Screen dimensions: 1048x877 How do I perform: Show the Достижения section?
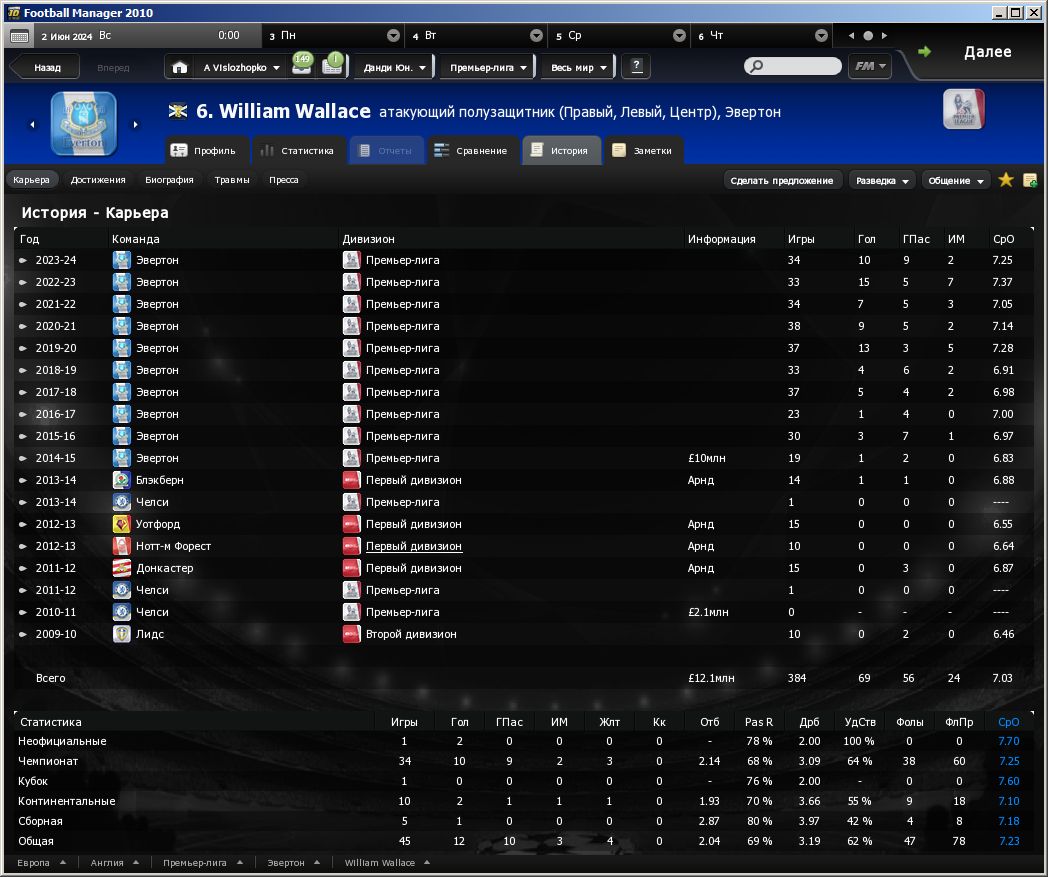tap(98, 180)
